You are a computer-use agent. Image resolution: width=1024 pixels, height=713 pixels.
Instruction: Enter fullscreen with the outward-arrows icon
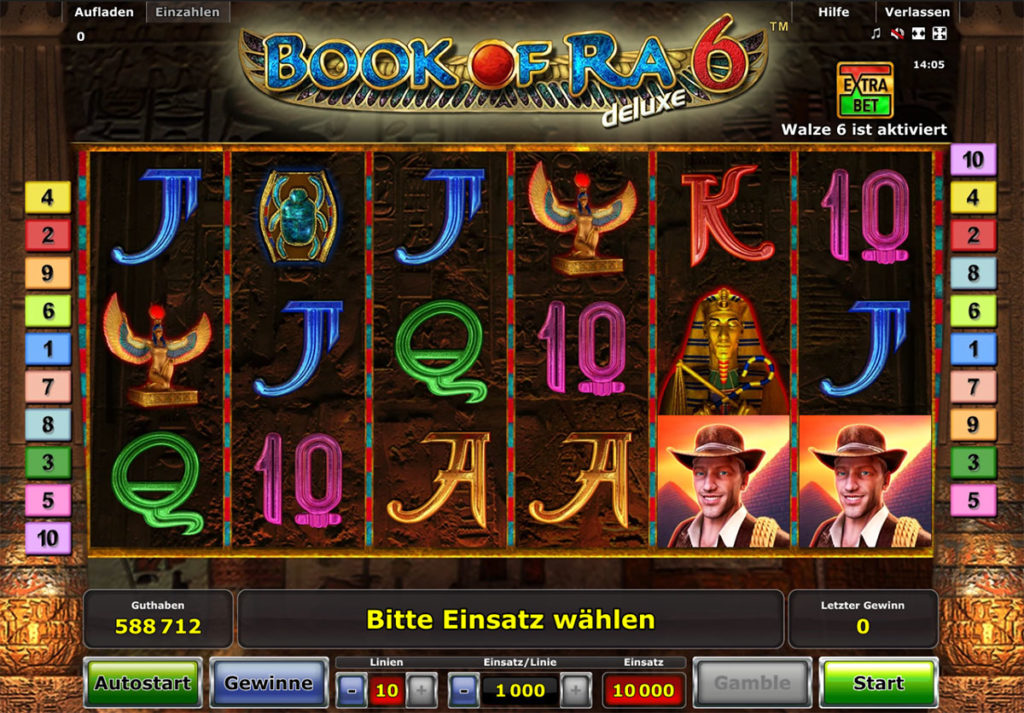pos(939,34)
